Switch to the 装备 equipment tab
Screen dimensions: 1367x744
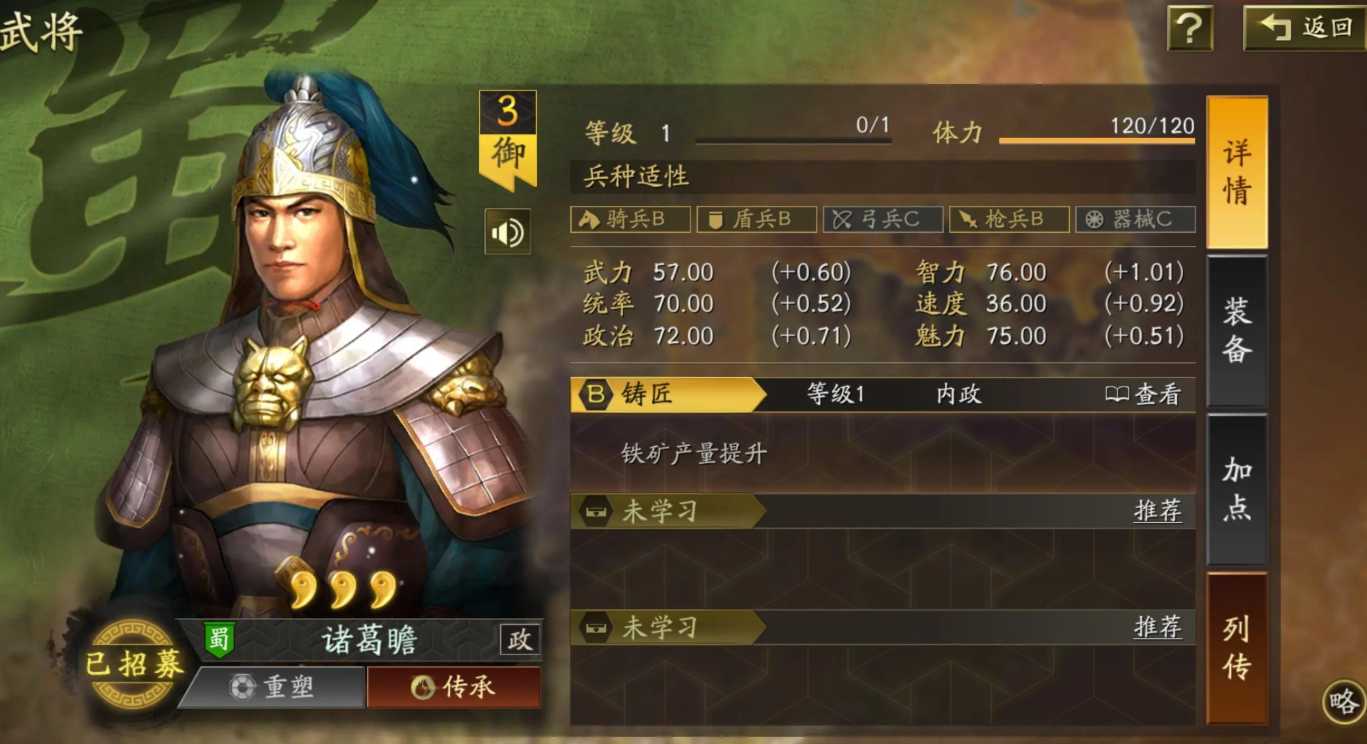1237,330
